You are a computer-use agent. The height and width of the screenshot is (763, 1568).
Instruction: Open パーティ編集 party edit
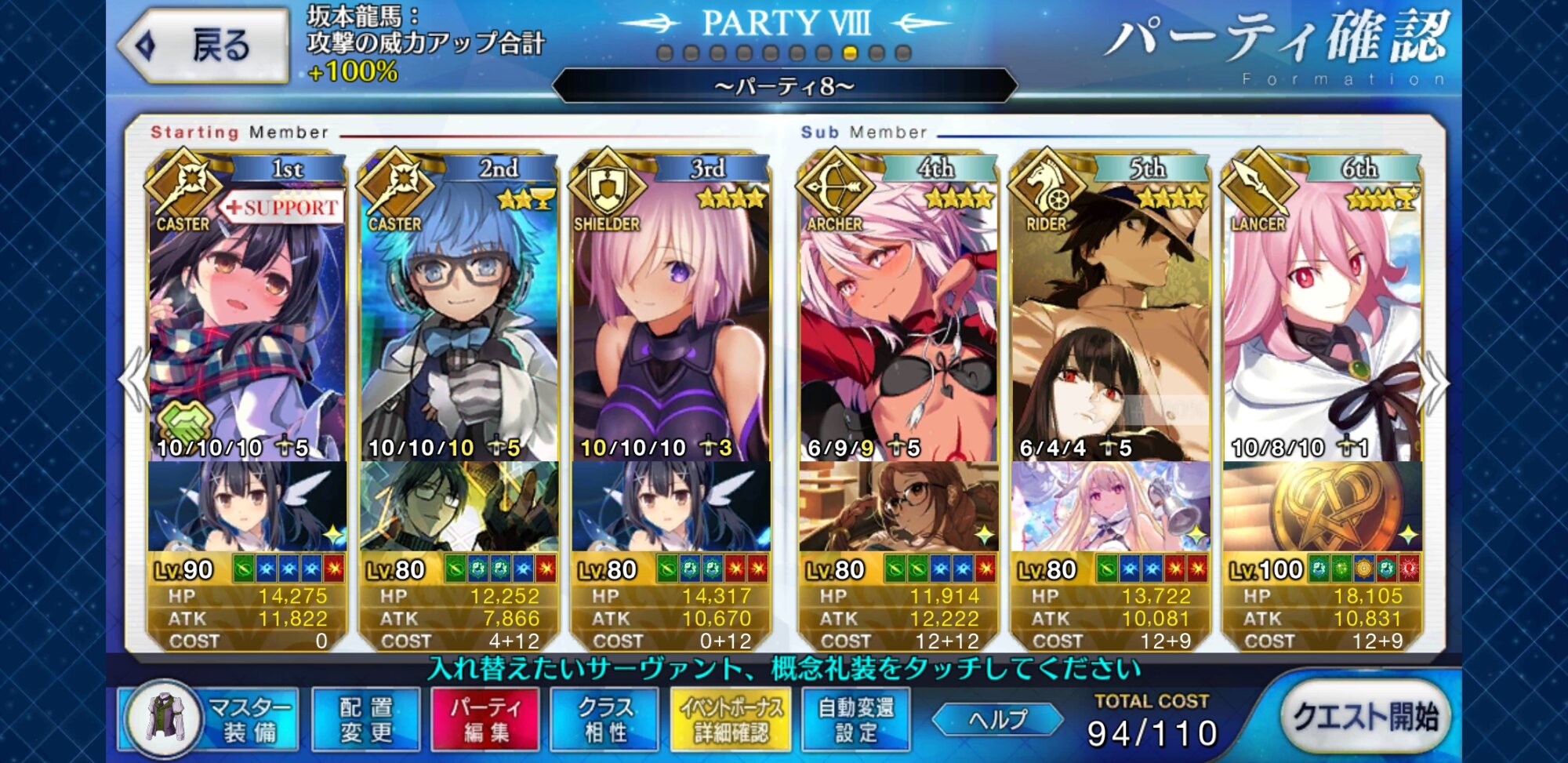(485, 718)
